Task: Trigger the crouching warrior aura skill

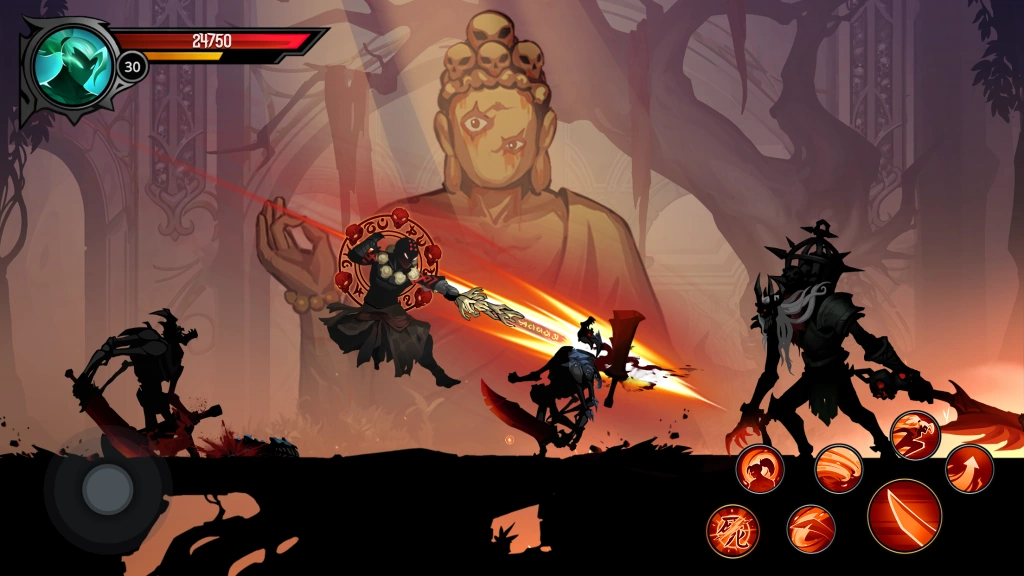Action: pyautogui.click(x=760, y=468)
